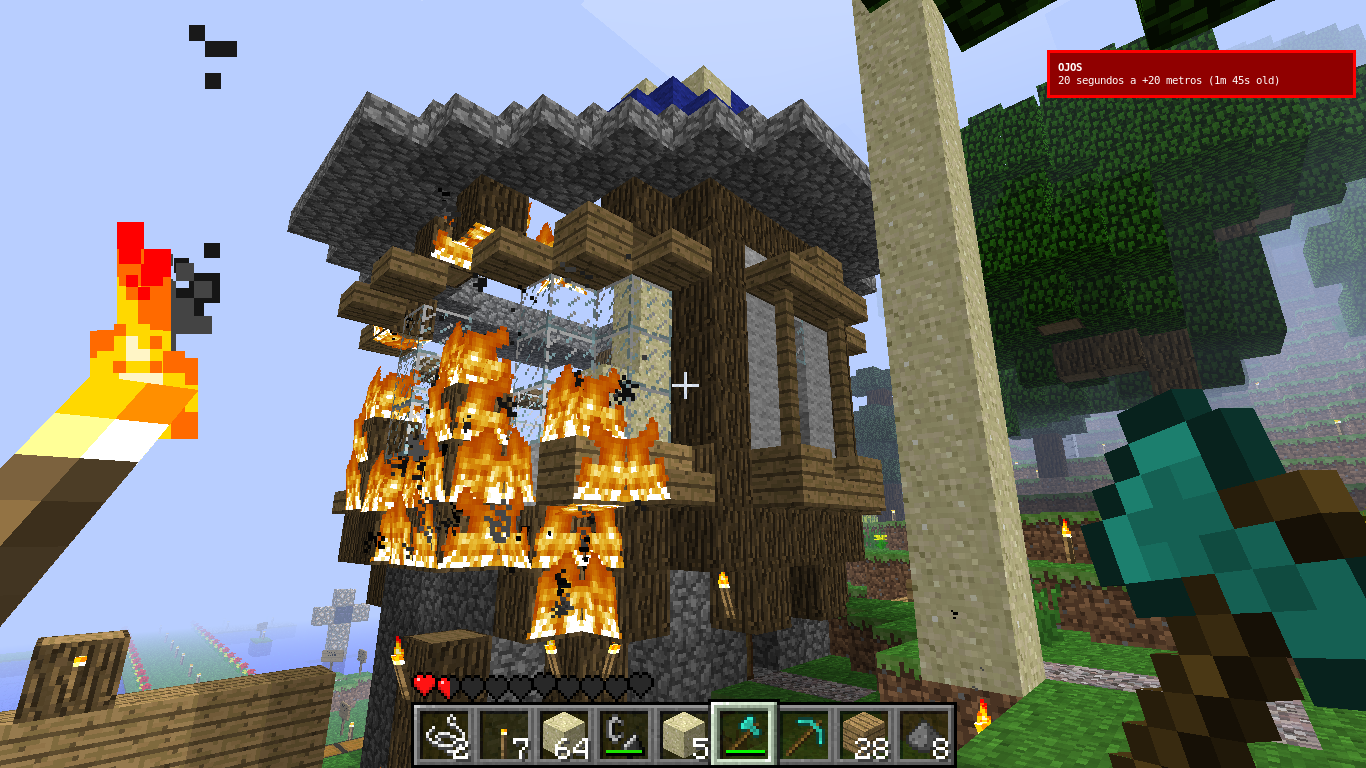Select the string slot in the hotbar
The height and width of the screenshot is (768, 1366).
coord(444,735)
